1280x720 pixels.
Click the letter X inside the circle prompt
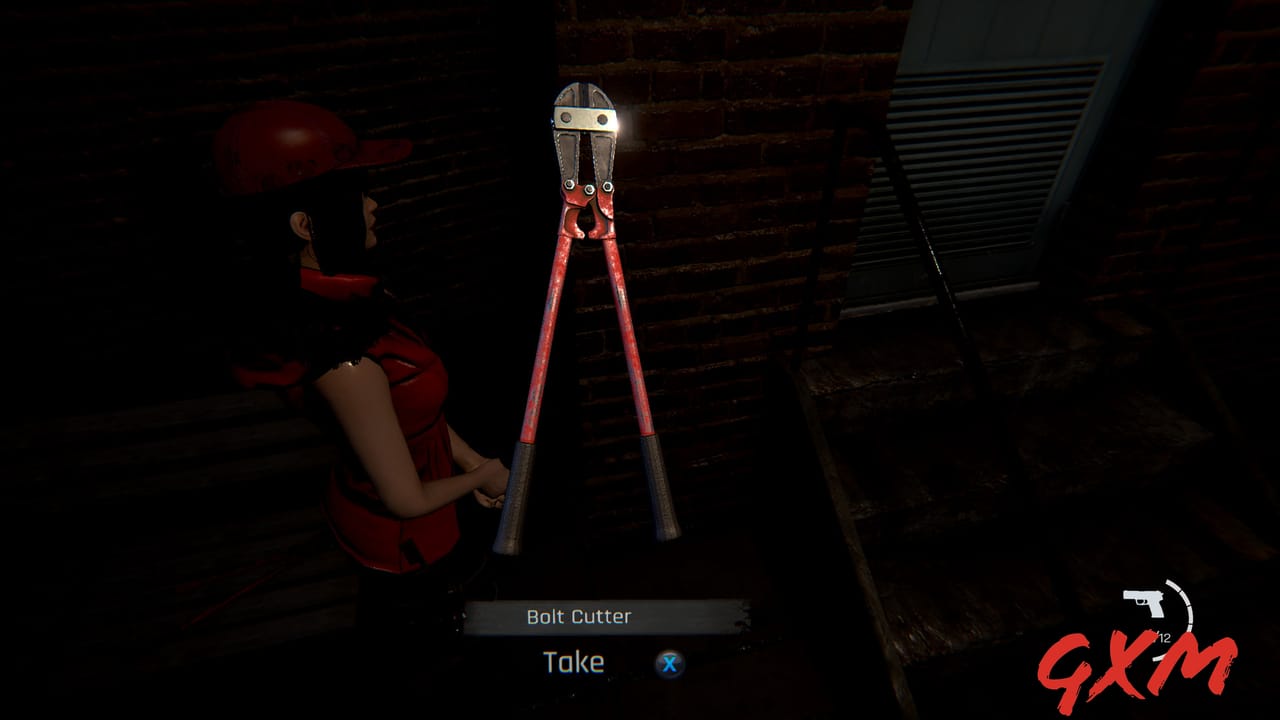click(x=668, y=662)
